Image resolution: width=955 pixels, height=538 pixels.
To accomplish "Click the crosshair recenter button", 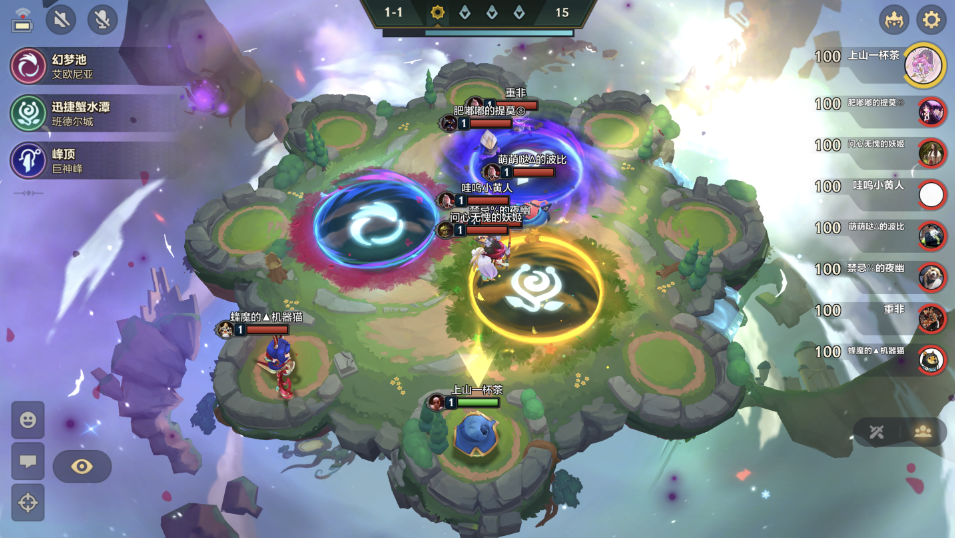I will click(28, 502).
